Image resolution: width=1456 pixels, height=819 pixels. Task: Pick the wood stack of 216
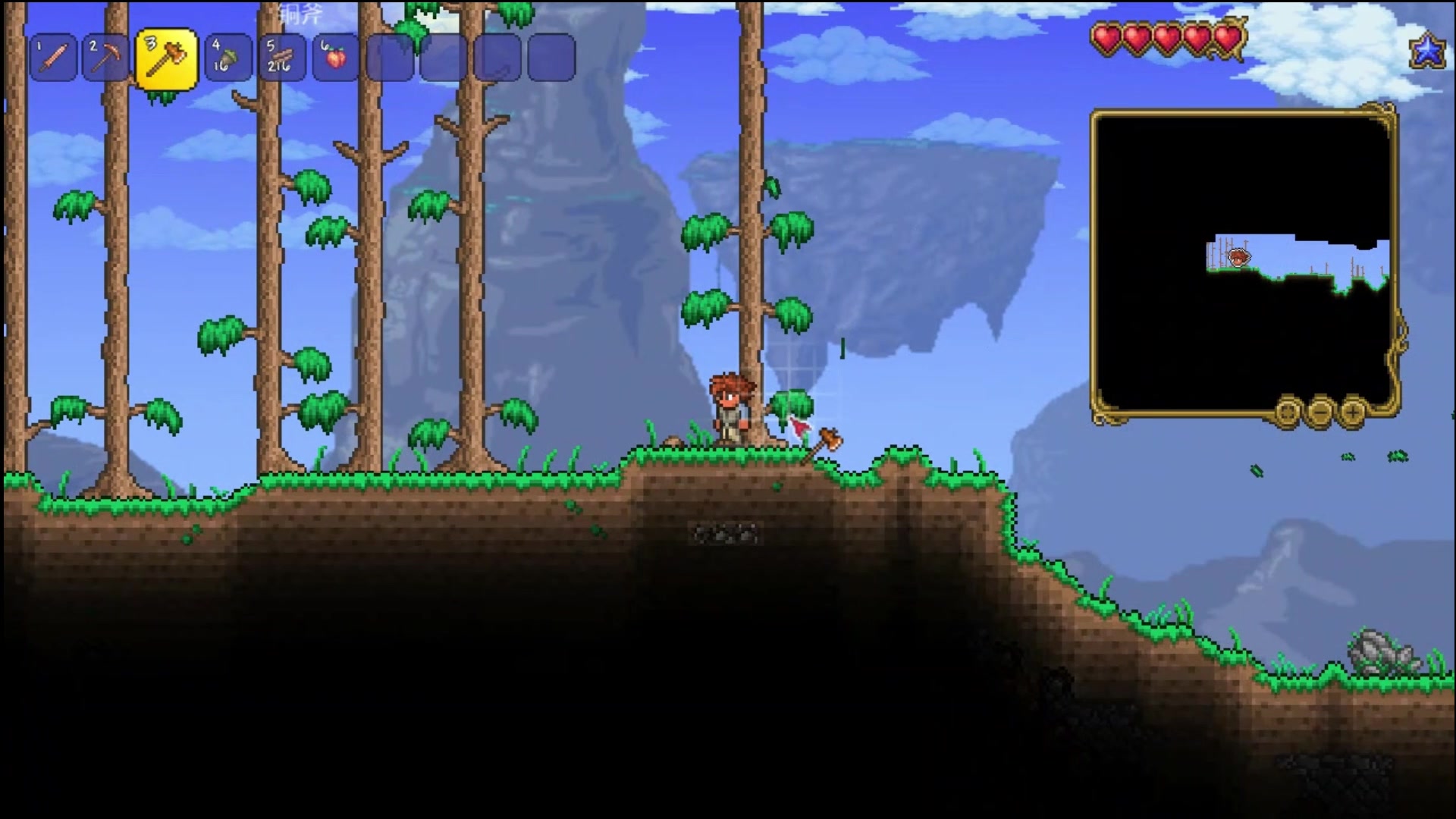pyautogui.click(x=281, y=58)
